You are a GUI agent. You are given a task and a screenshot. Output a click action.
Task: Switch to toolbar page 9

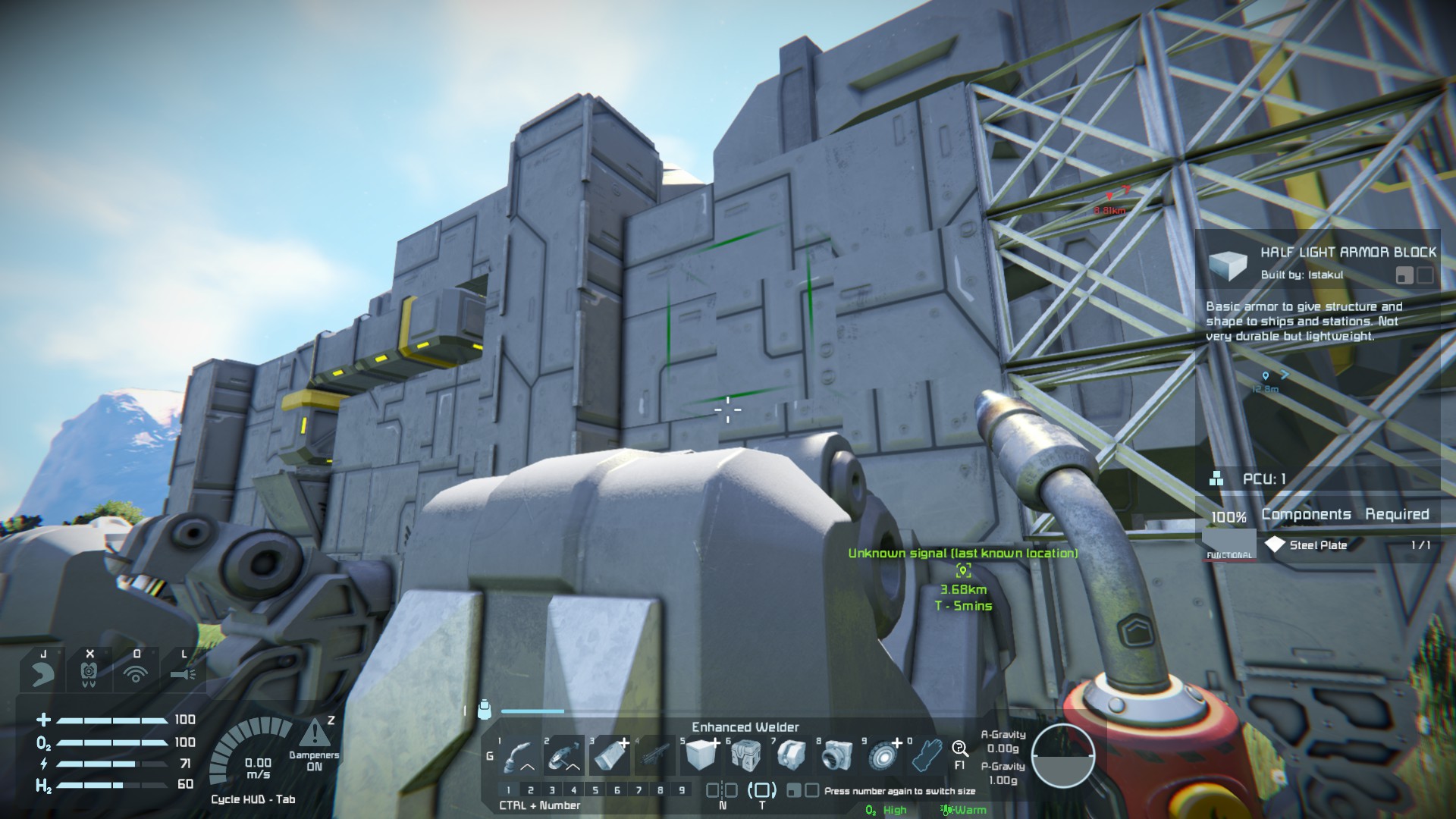pyautogui.click(x=682, y=790)
